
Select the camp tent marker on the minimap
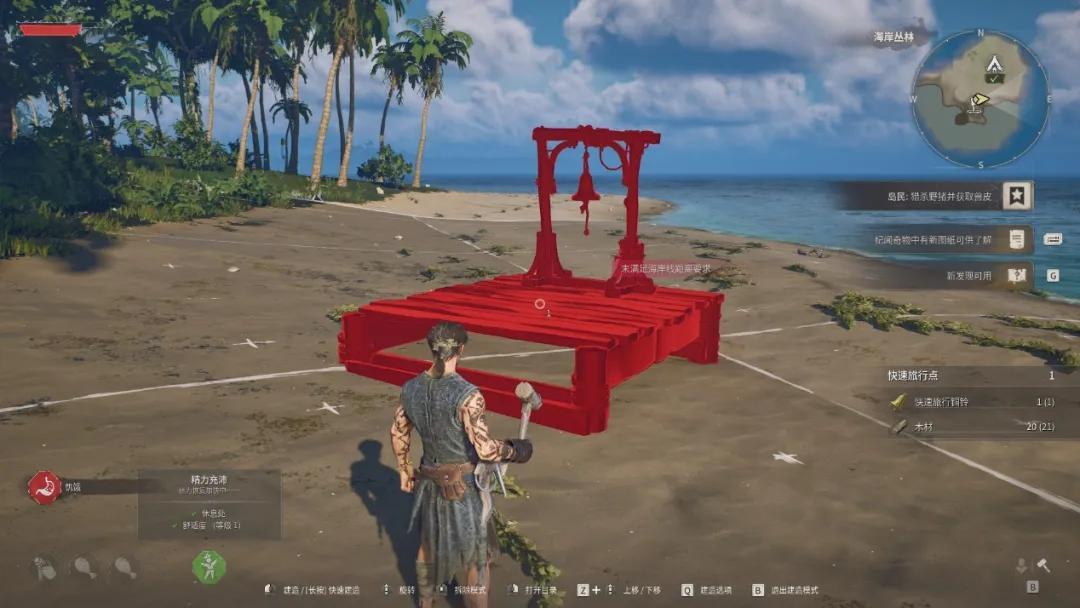994,66
